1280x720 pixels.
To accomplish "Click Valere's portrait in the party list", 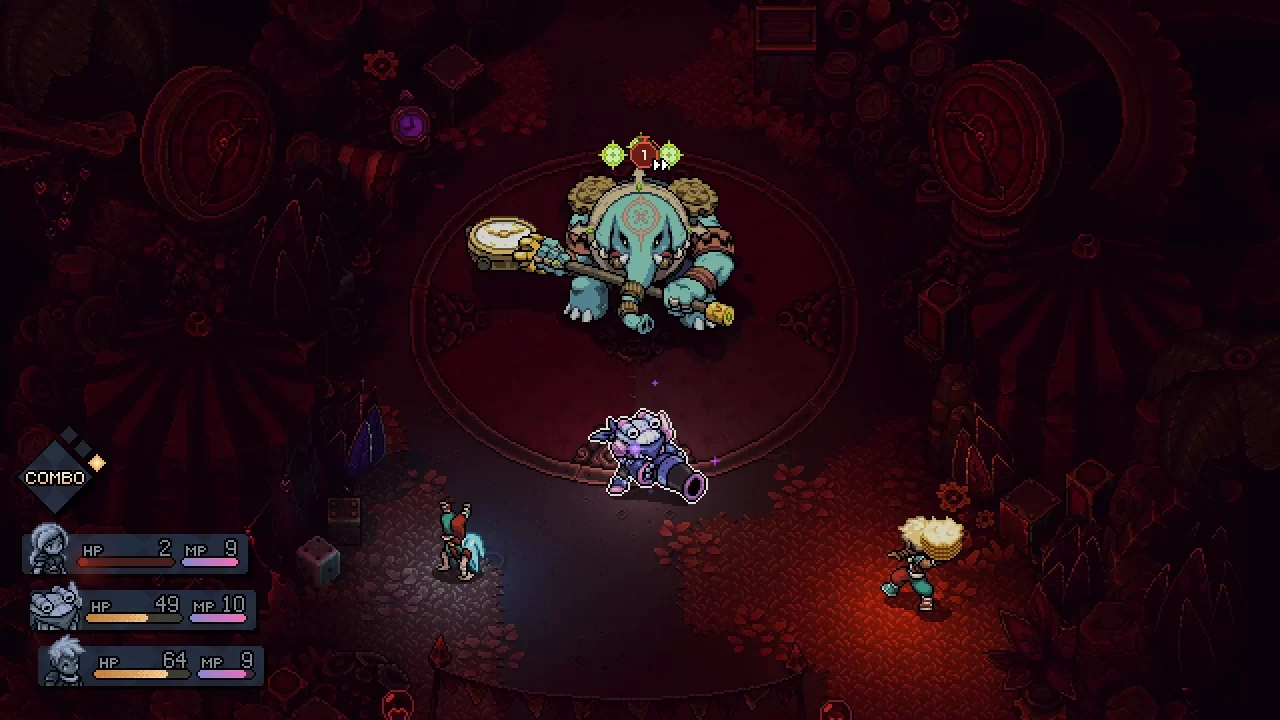I will (x=48, y=550).
